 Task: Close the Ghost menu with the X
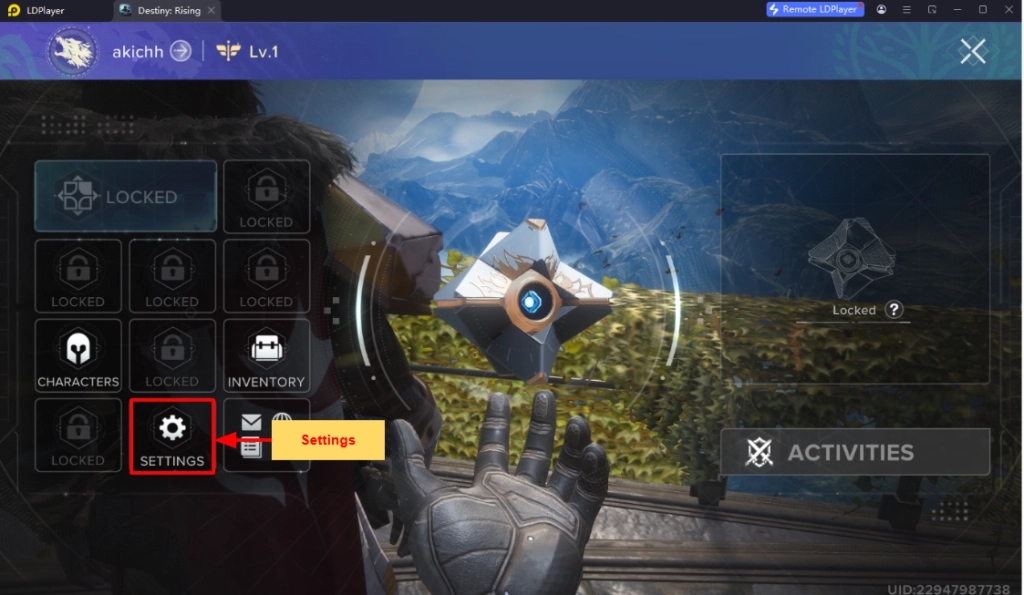[973, 51]
